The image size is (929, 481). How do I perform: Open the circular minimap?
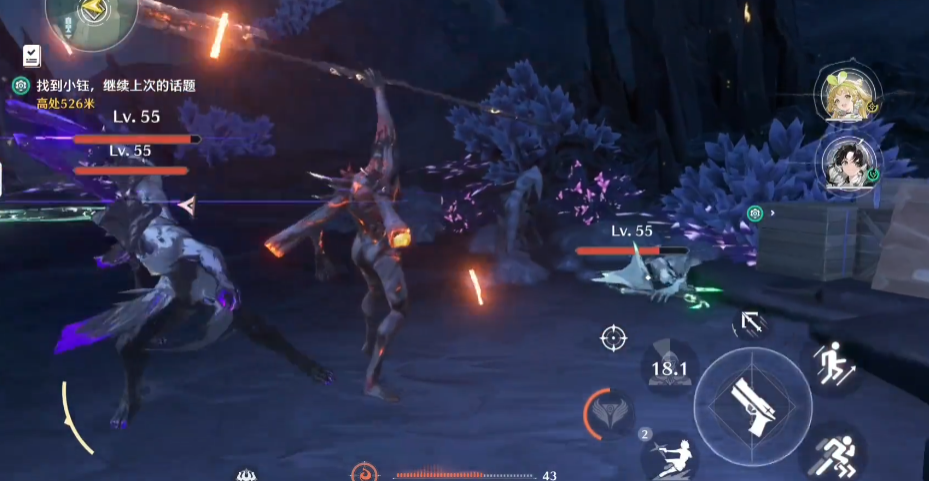pyautogui.click(x=90, y=17)
